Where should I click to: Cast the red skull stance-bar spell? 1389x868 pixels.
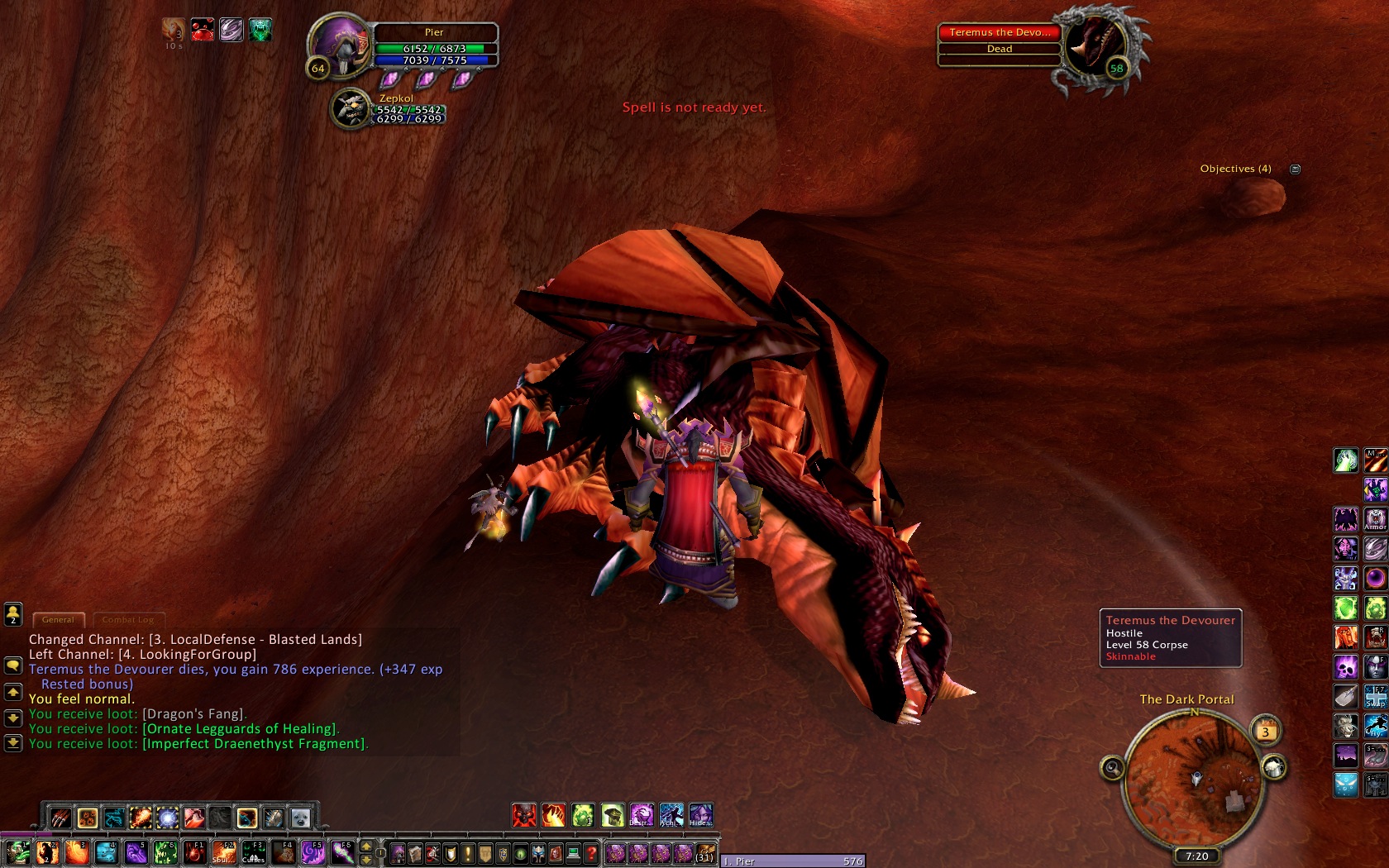[x=524, y=815]
